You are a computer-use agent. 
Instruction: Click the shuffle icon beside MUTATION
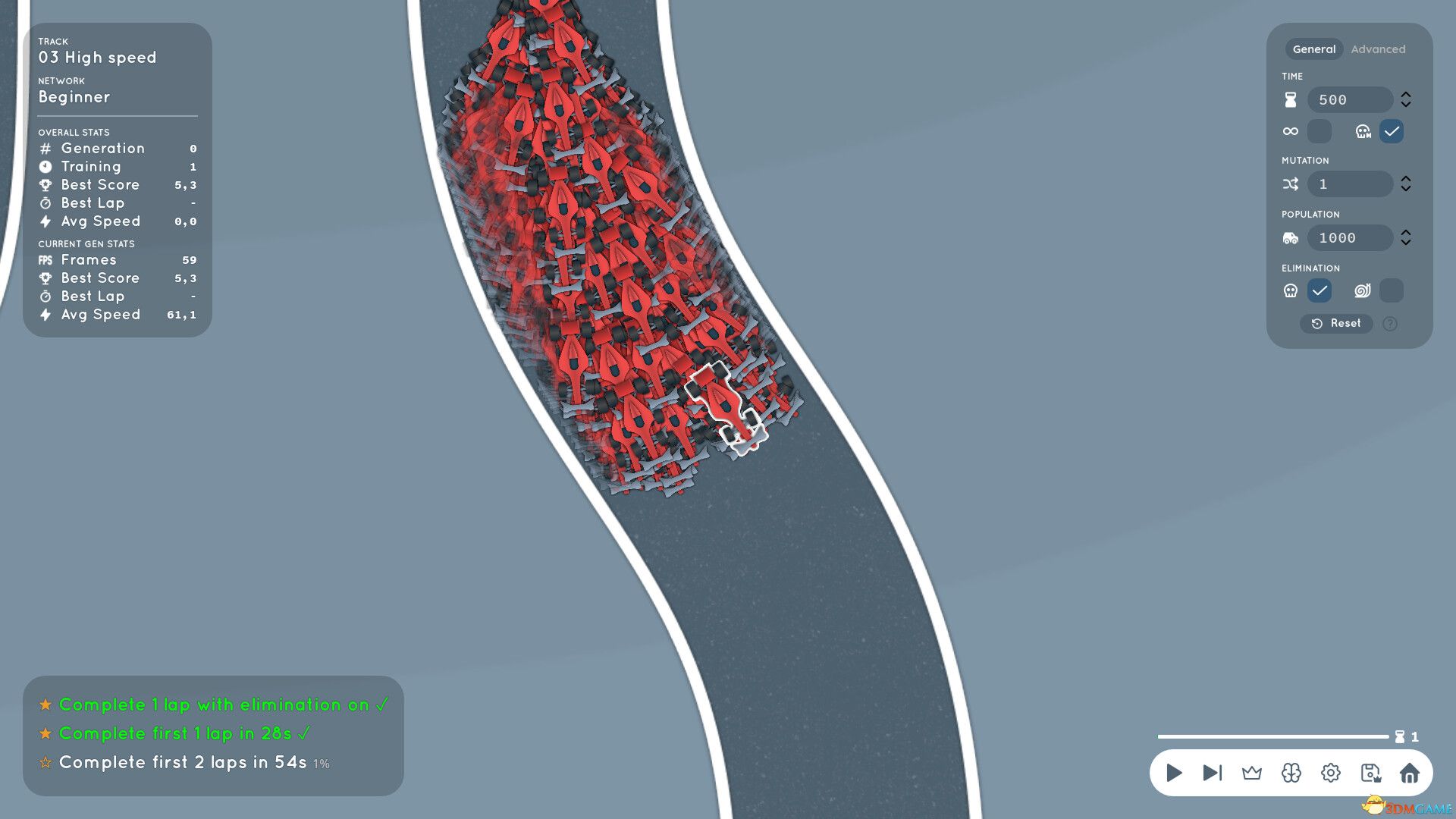tap(1290, 184)
